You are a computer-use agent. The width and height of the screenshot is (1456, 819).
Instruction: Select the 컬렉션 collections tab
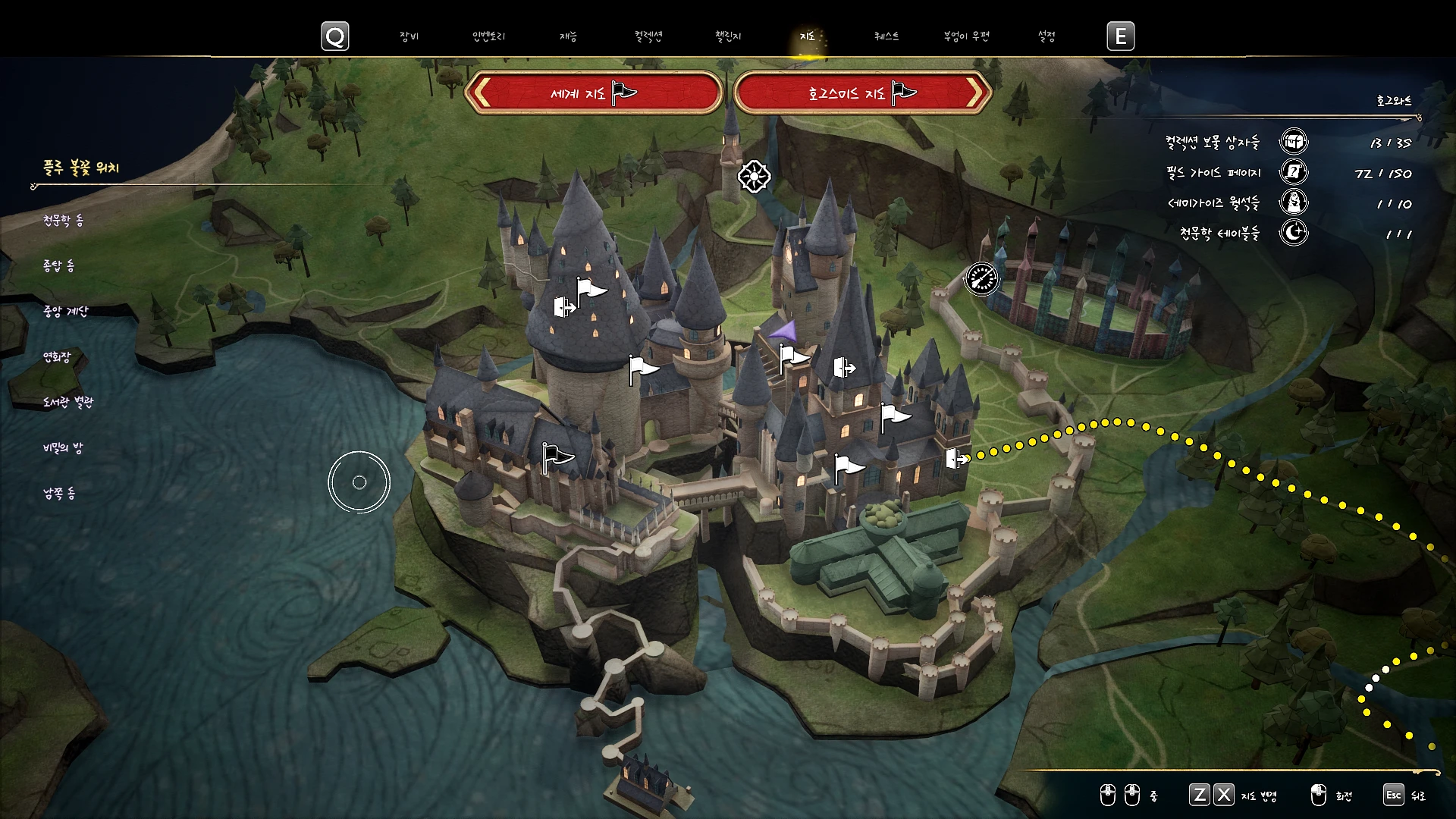(648, 36)
